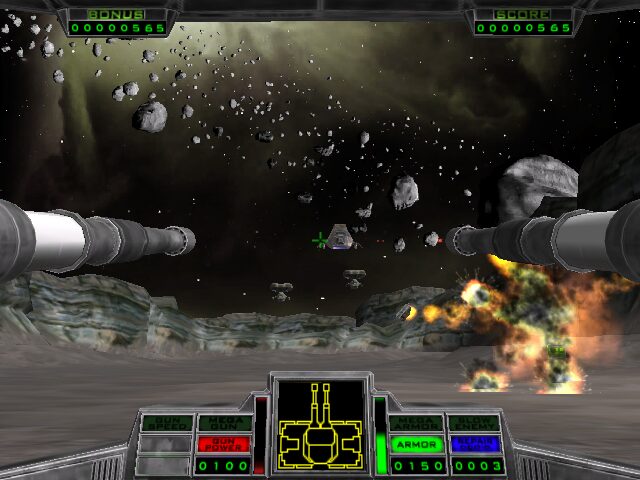Click the yellow turret damage schematic
Image resolution: width=640 pixels, height=480 pixels.
(321, 427)
